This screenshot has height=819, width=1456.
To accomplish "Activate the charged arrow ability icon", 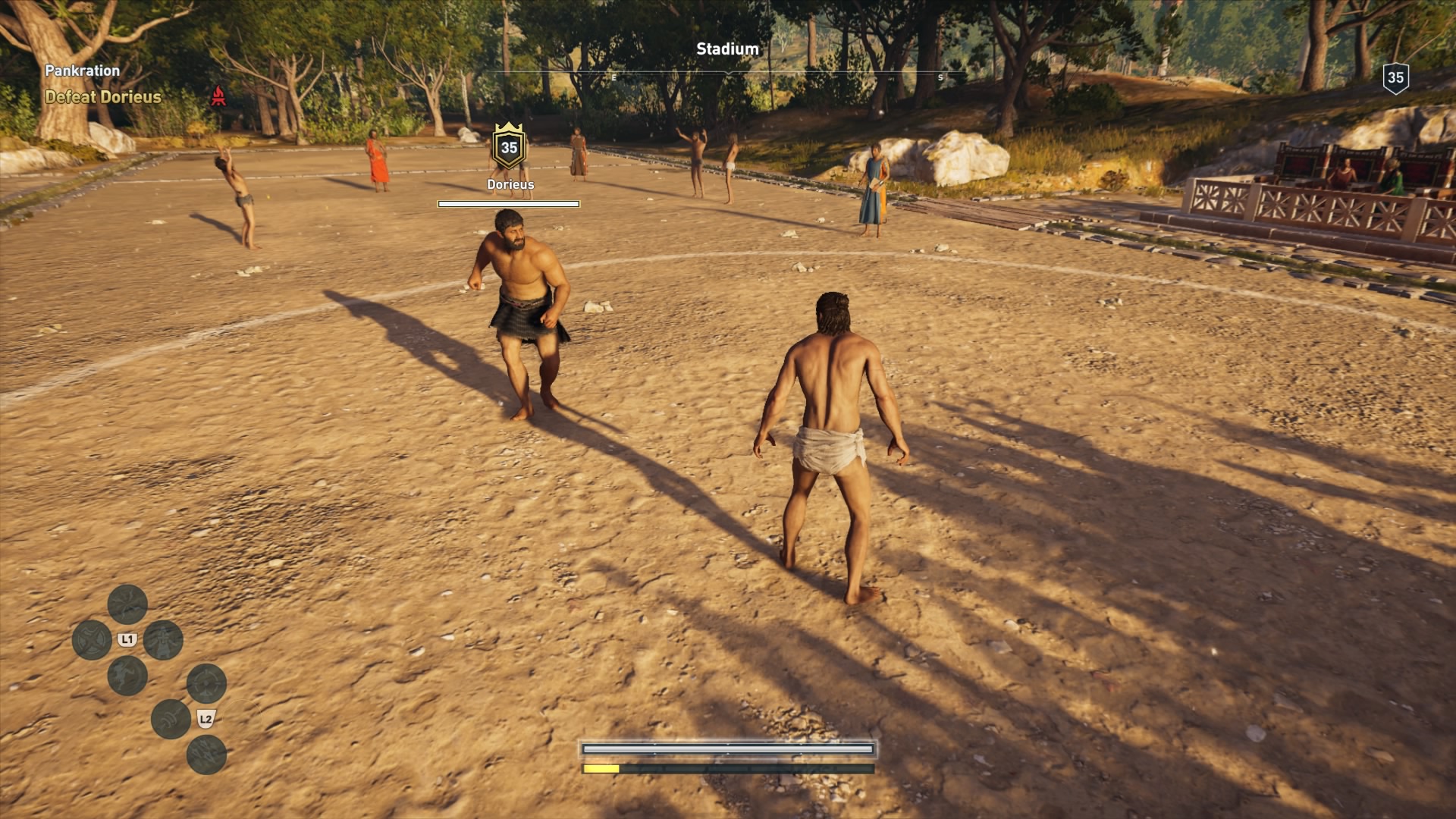I will point(171,718).
